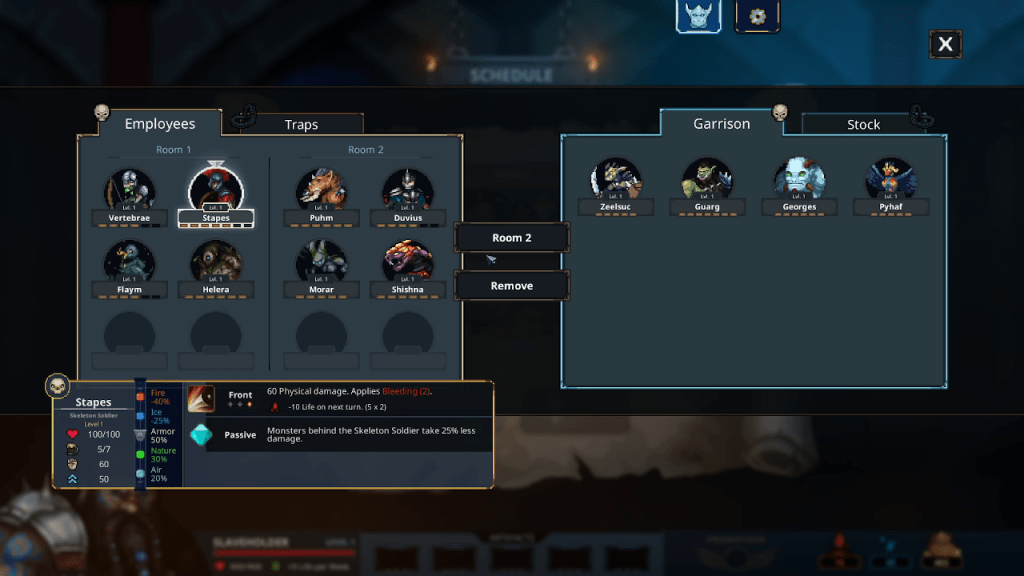Move selected monster to Room 2
This screenshot has width=1024, height=576.
[512, 238]
